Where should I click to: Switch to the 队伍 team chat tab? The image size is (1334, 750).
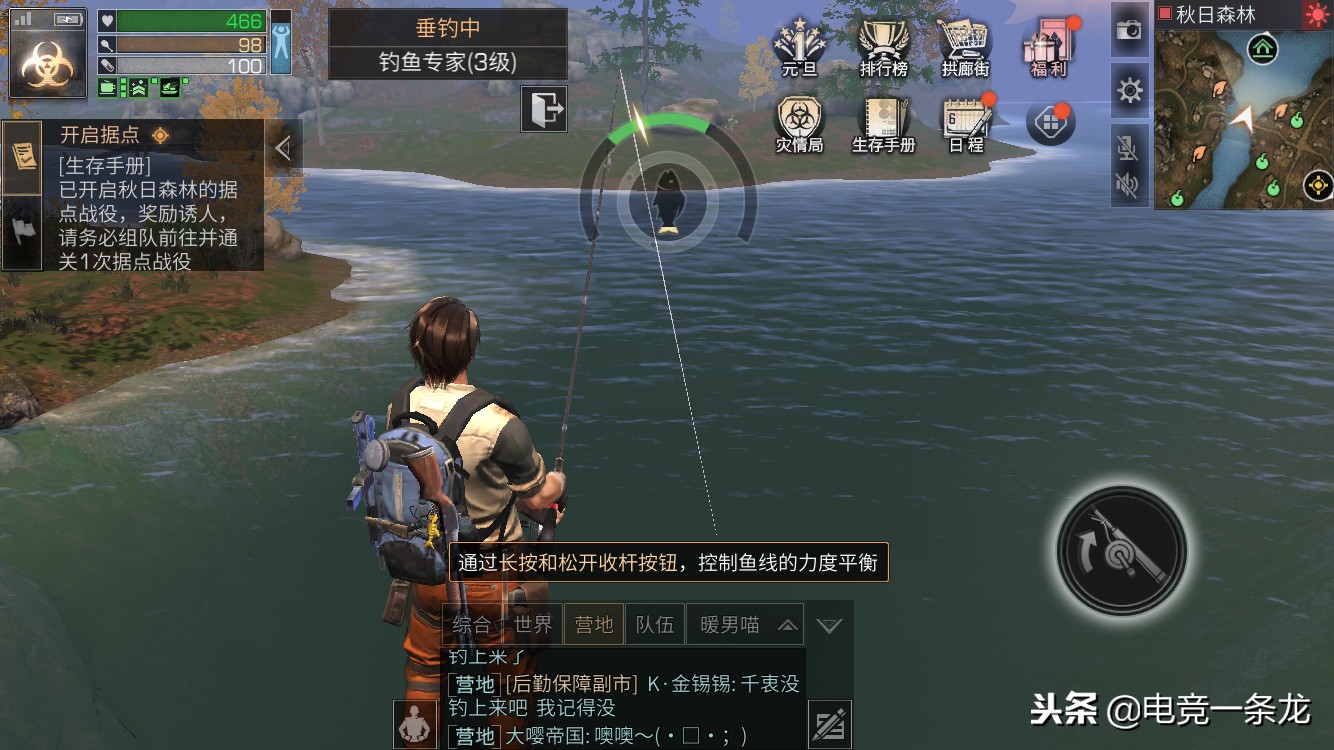(655, 623)
